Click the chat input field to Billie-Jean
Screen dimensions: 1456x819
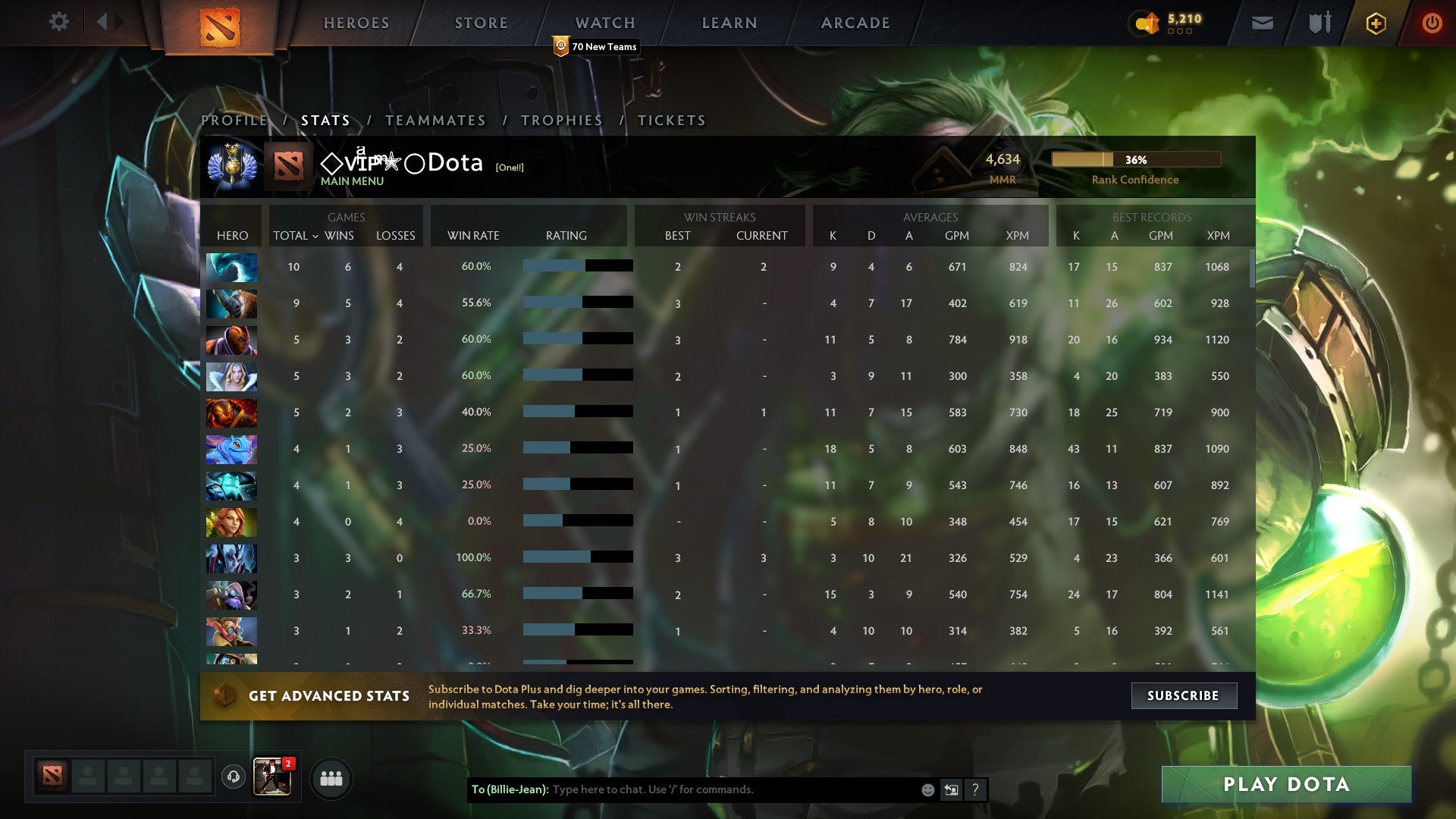(720, 789)
